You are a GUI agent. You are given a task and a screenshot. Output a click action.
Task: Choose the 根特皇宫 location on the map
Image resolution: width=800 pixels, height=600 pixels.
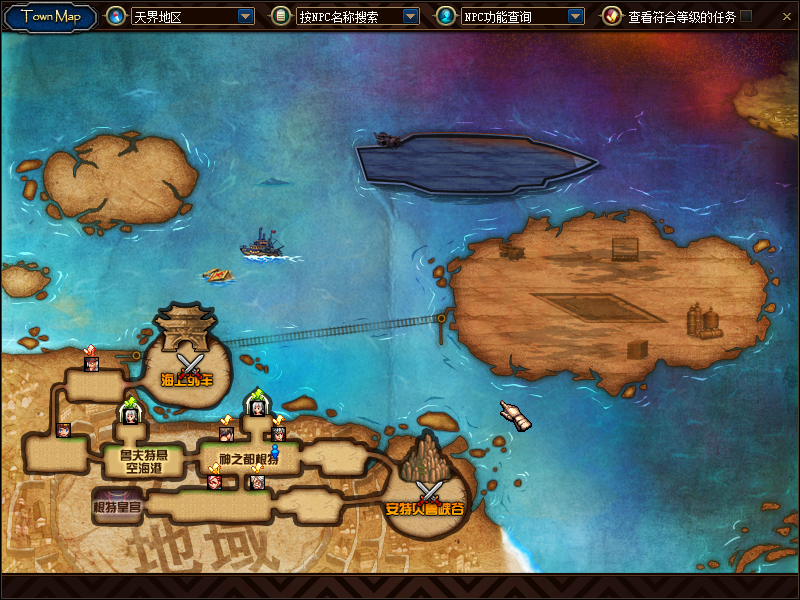(x=118, y=506)
